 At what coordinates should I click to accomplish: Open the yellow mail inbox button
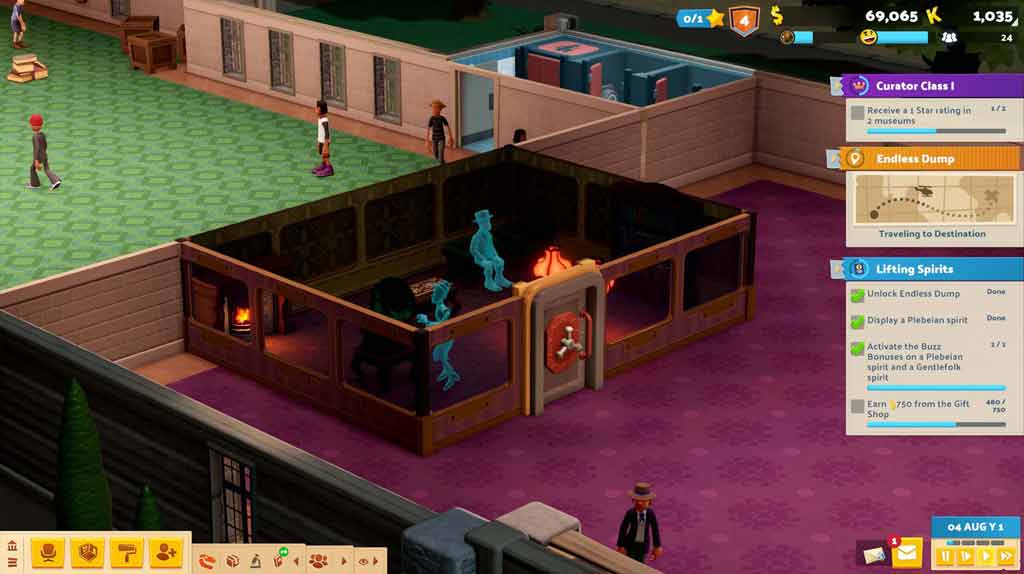[907, 553]
